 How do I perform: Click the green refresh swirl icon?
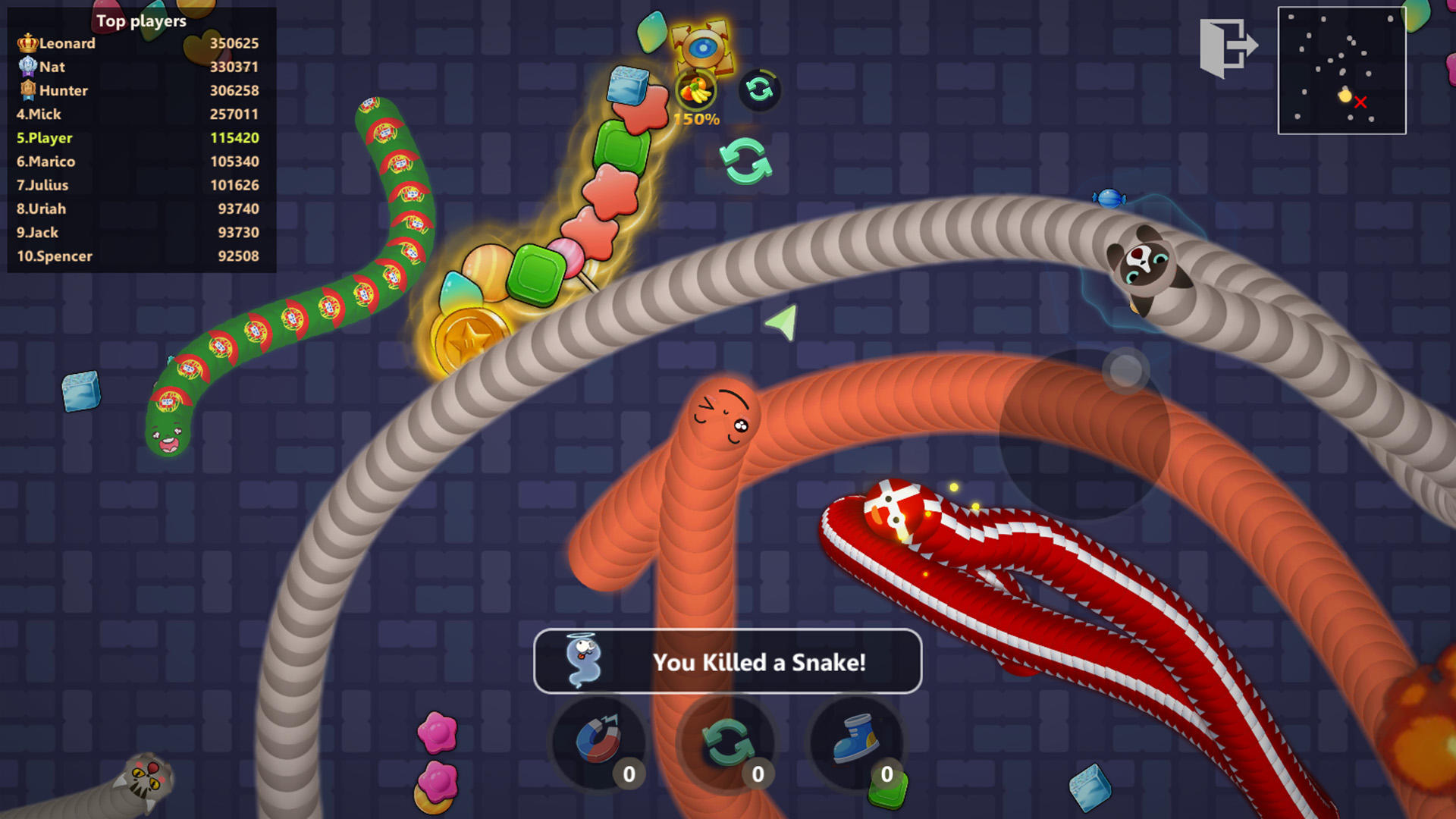click(747, 162)
